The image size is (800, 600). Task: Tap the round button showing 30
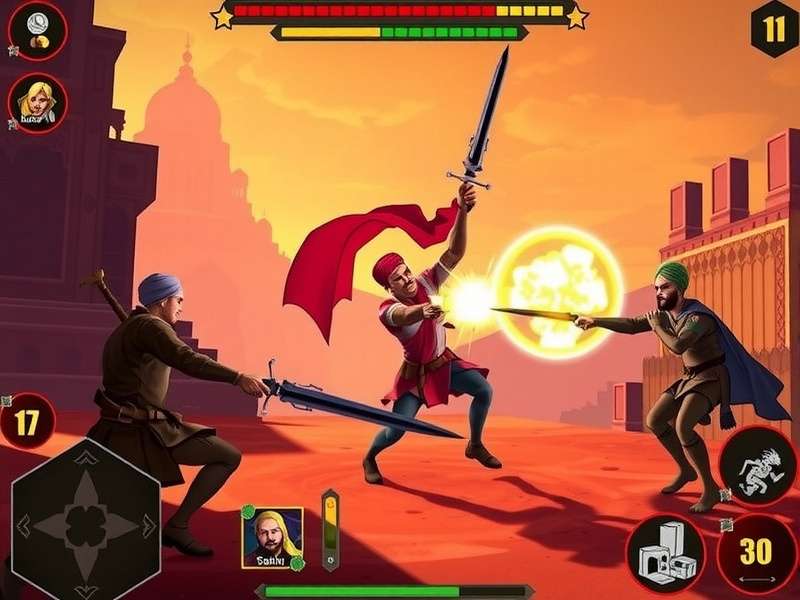coord(756,553)
